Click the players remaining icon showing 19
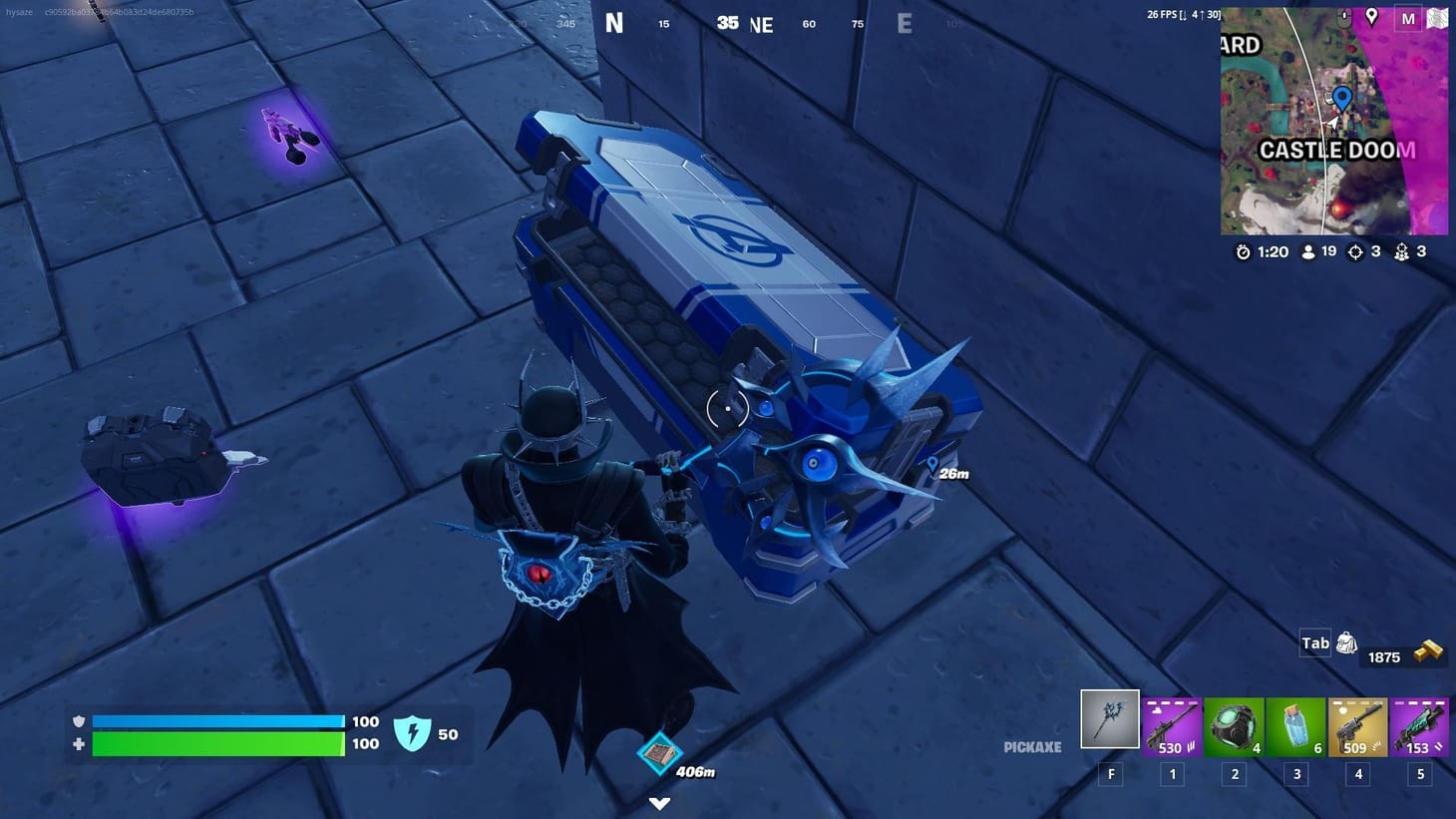The height and width of the screenshot is (819, 1456). [x=1307, y=252]
